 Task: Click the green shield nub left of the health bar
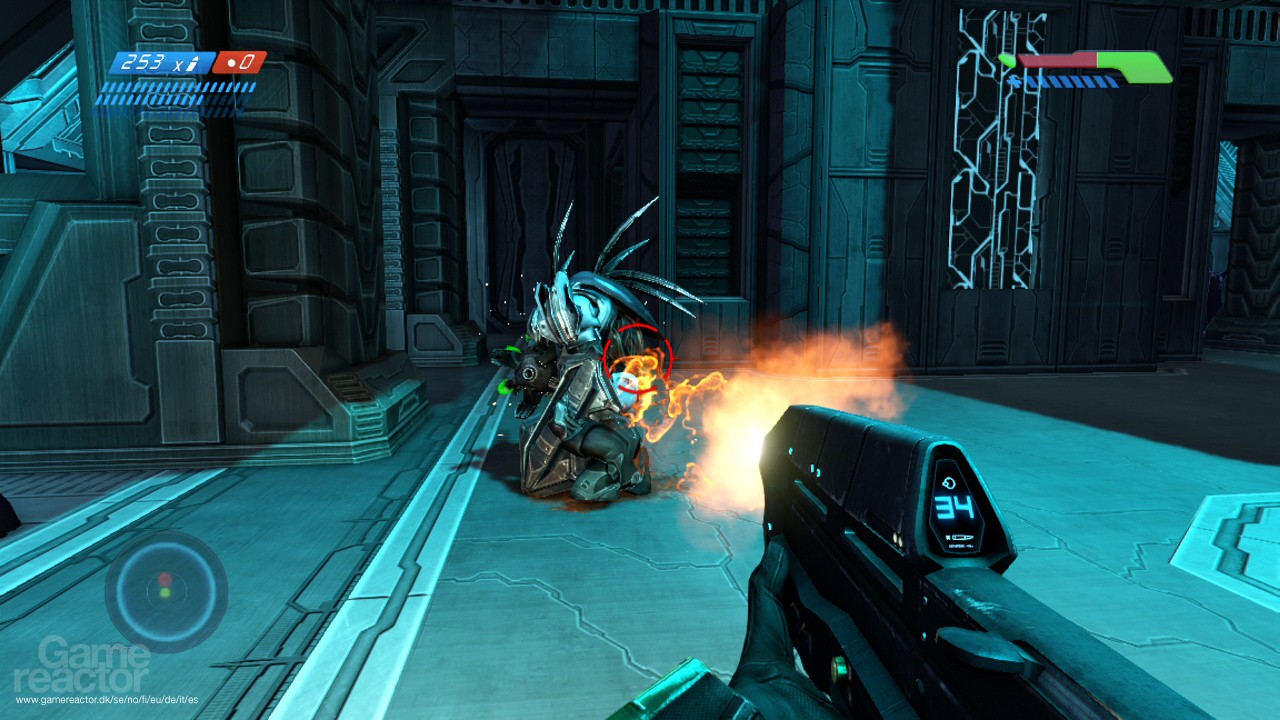1007,60
